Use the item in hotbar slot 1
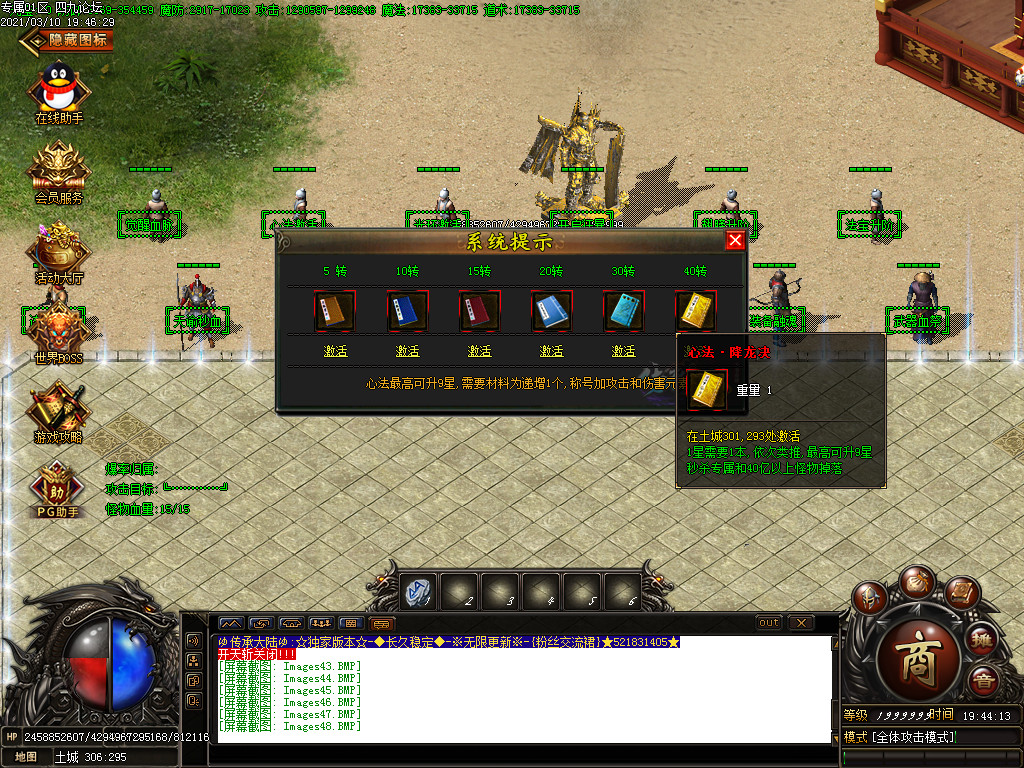 pos(419,592)
